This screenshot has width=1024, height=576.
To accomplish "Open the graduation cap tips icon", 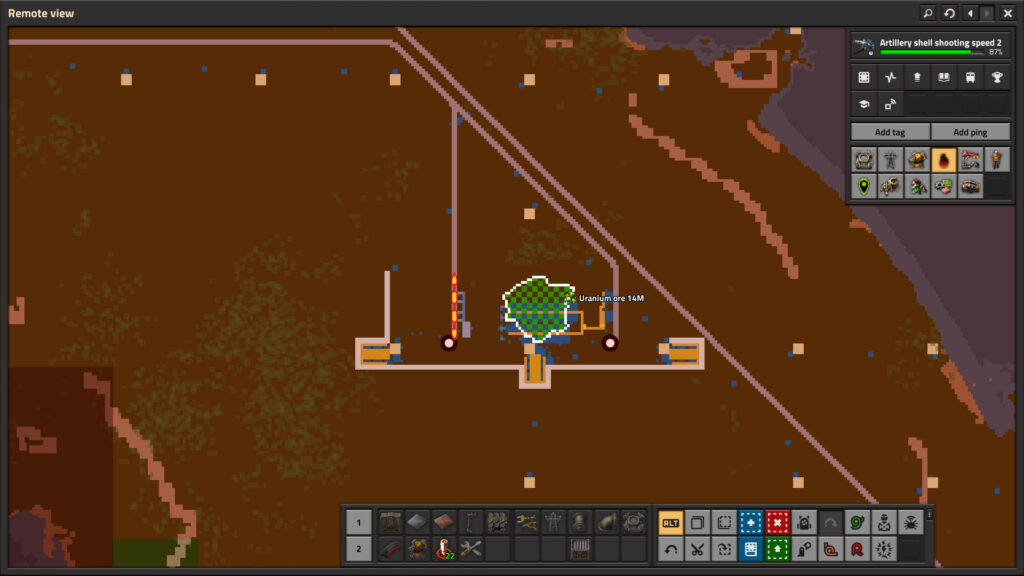I will (864, 103).
